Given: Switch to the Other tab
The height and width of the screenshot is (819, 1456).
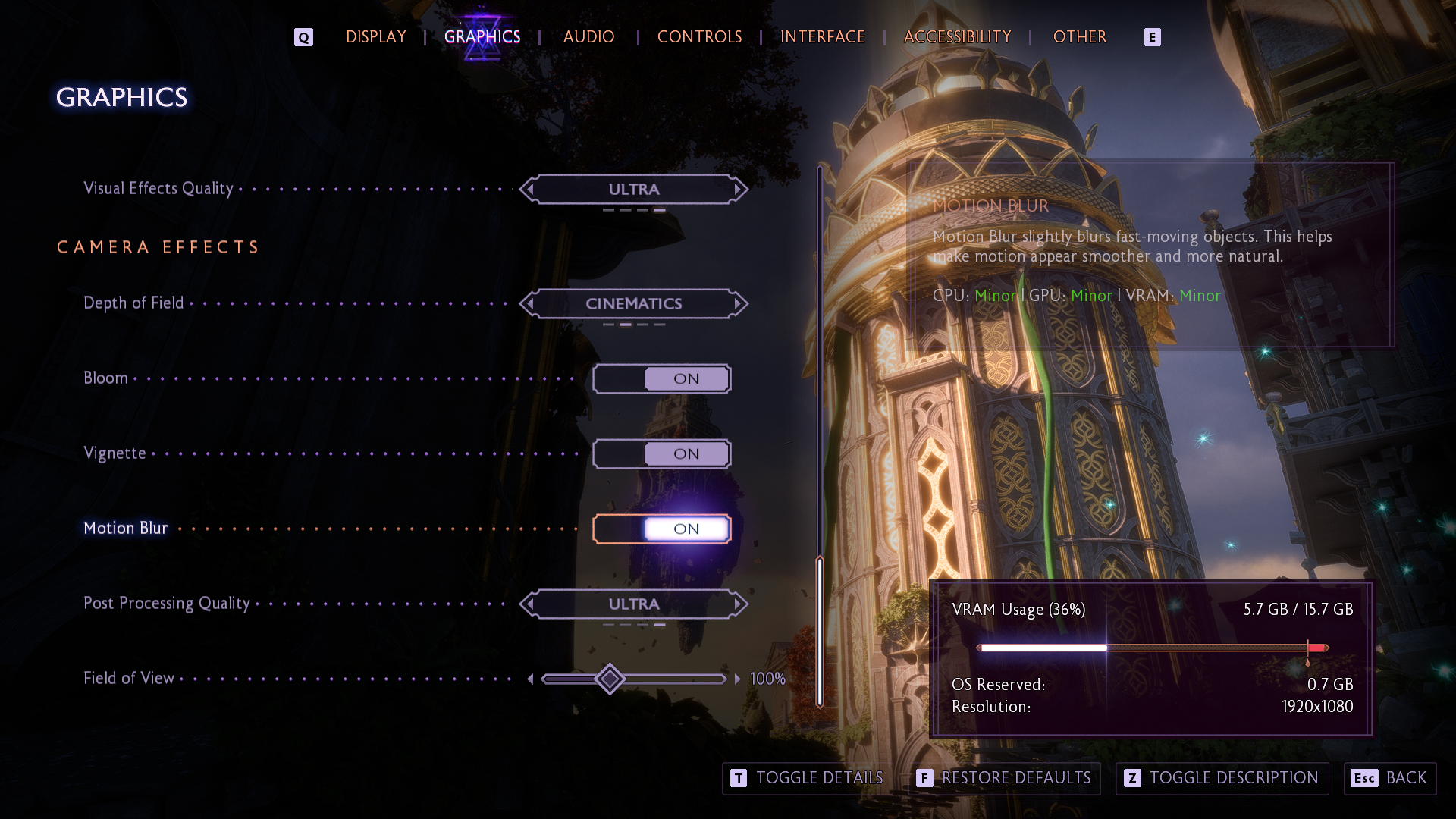Looking at the screenshot, I should click(x=1079, y=36).
